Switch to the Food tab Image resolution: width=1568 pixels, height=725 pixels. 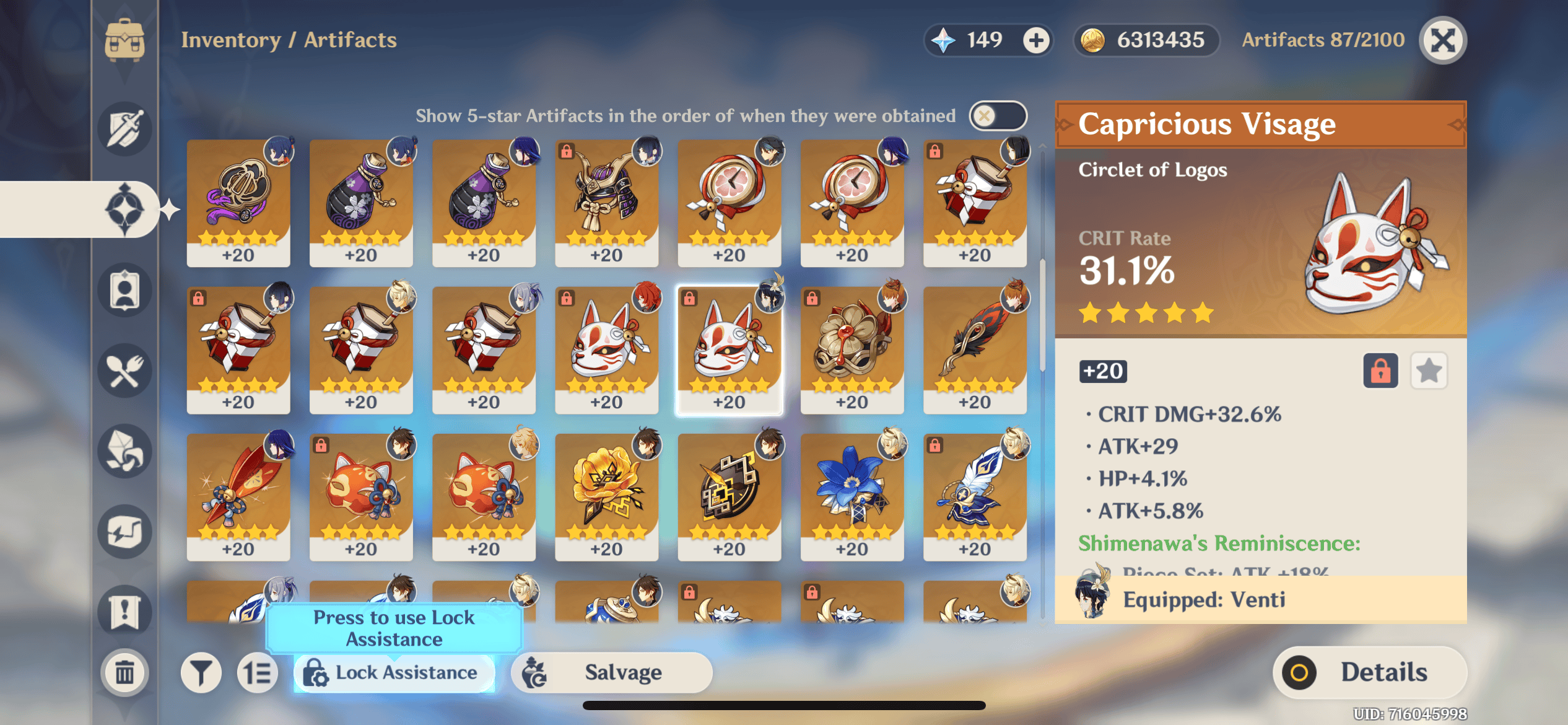pyautogui.click(x=124, y=371)
